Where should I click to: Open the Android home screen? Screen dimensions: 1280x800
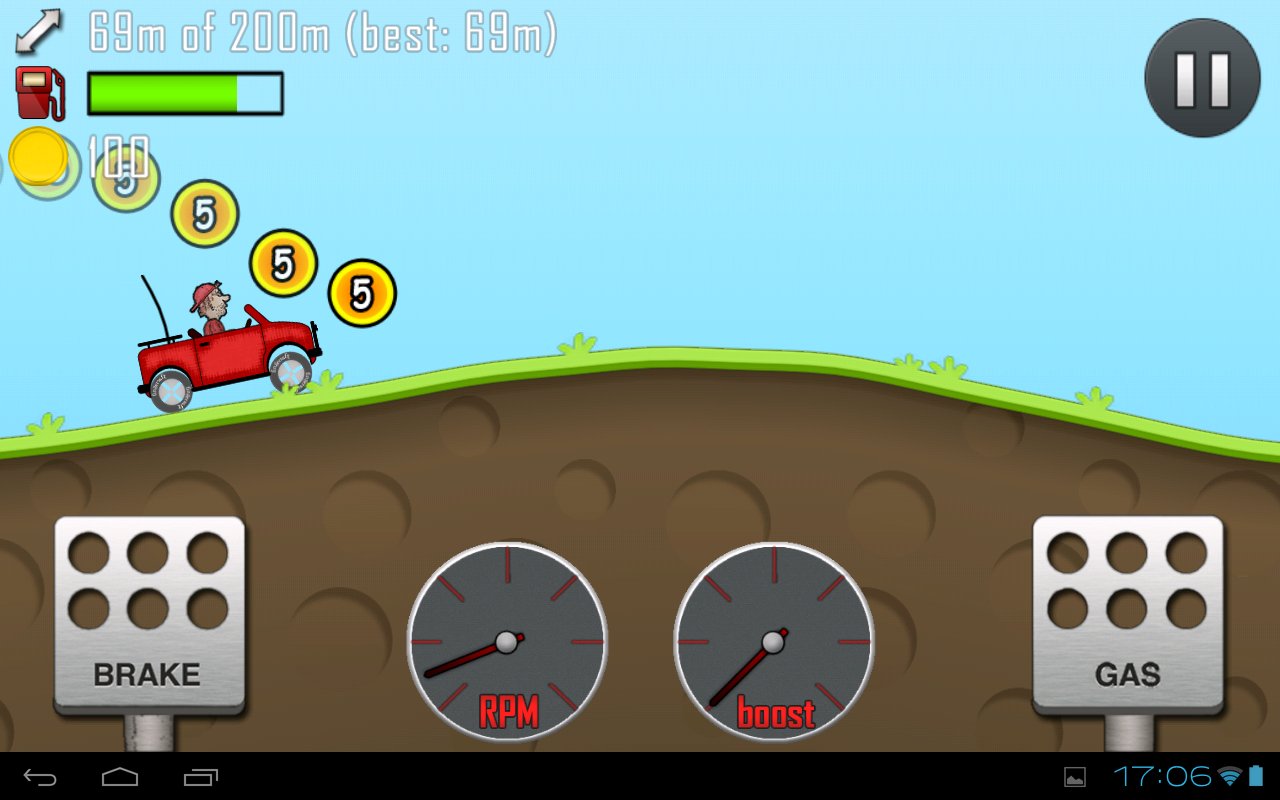[120, 776]
